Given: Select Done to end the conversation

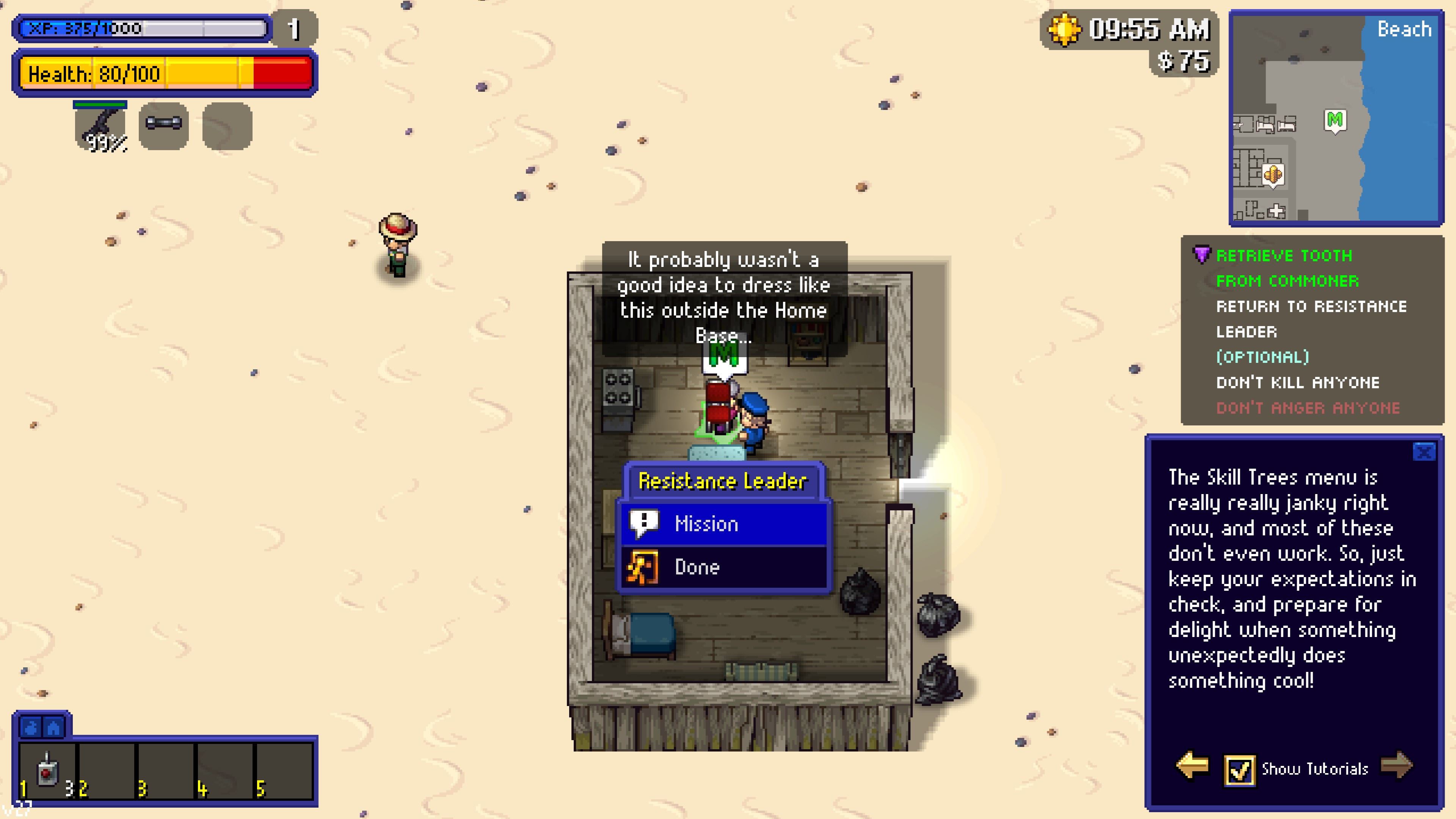Looking at the screenshot, I should [x=723, y=567].
